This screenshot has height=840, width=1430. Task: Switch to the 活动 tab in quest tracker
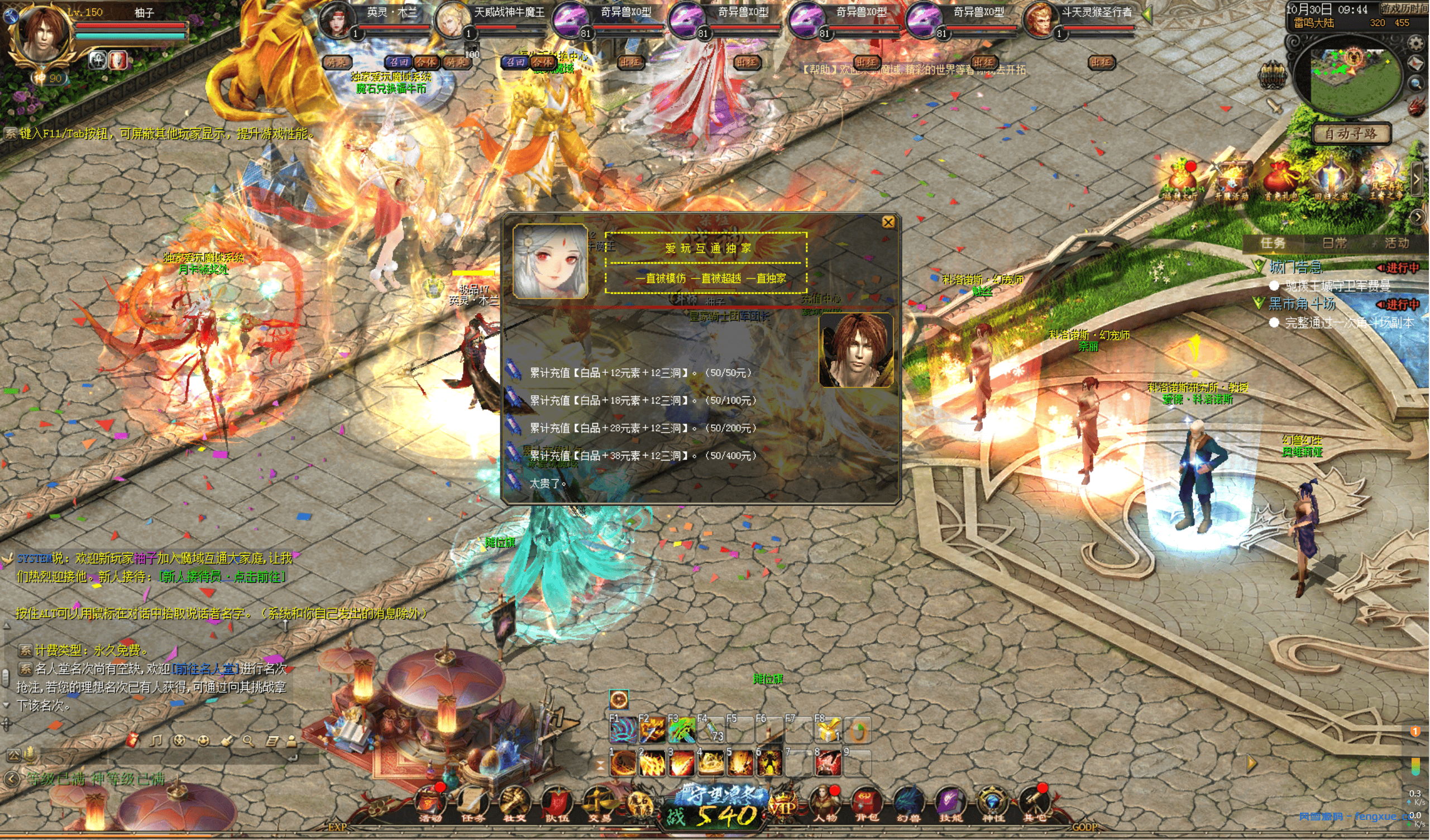[1396, 243]
